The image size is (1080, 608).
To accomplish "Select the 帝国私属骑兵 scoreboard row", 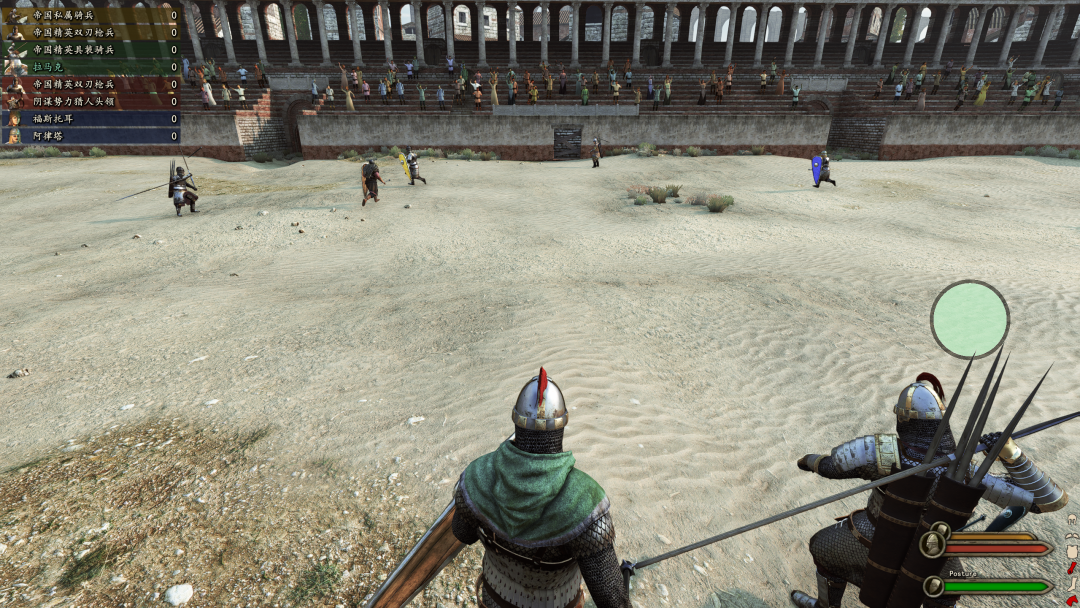I will coord(90,15).
